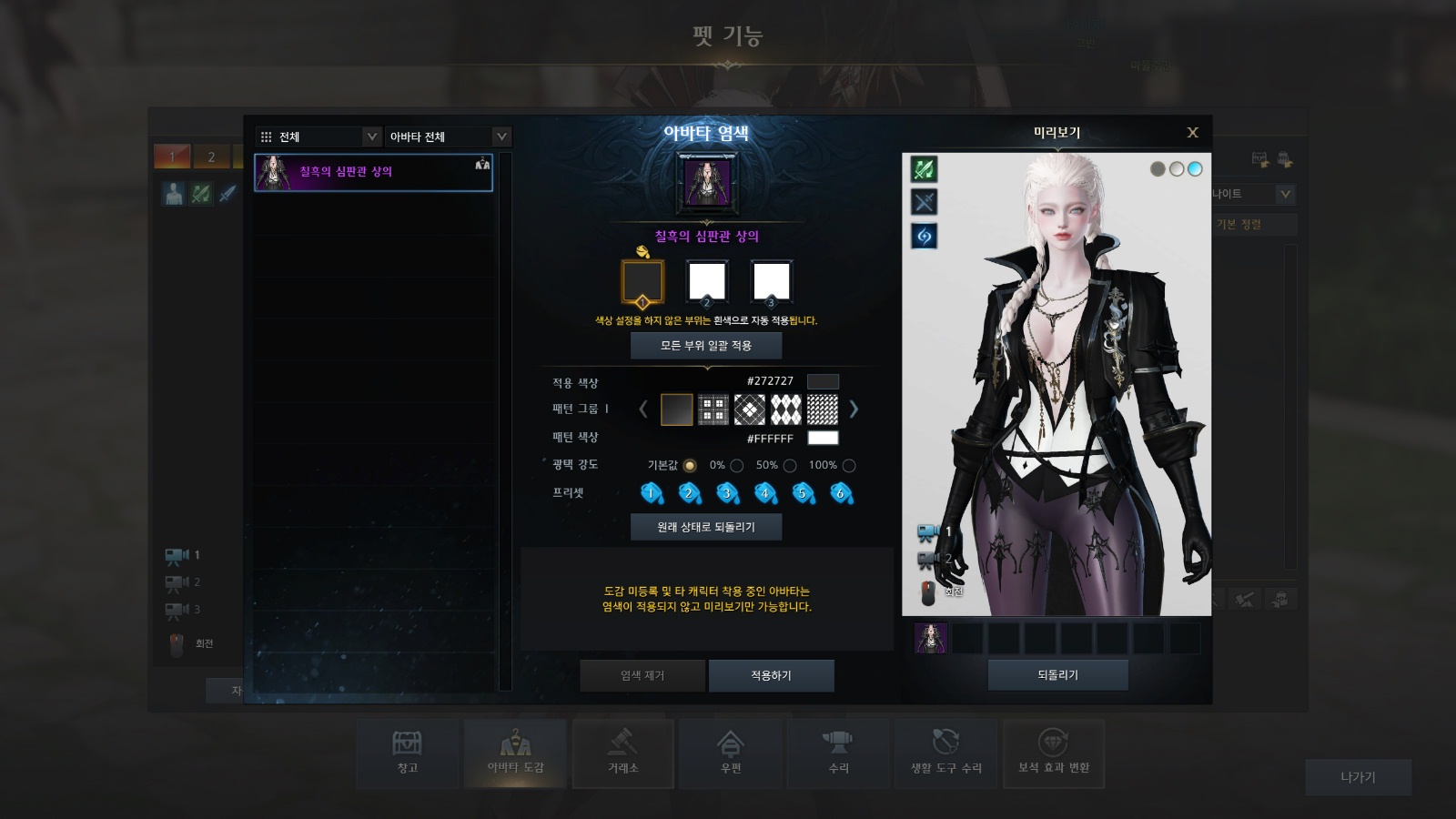Load dye preset number 3
The height and width of the screenshot is (819, 1456).
727,493
